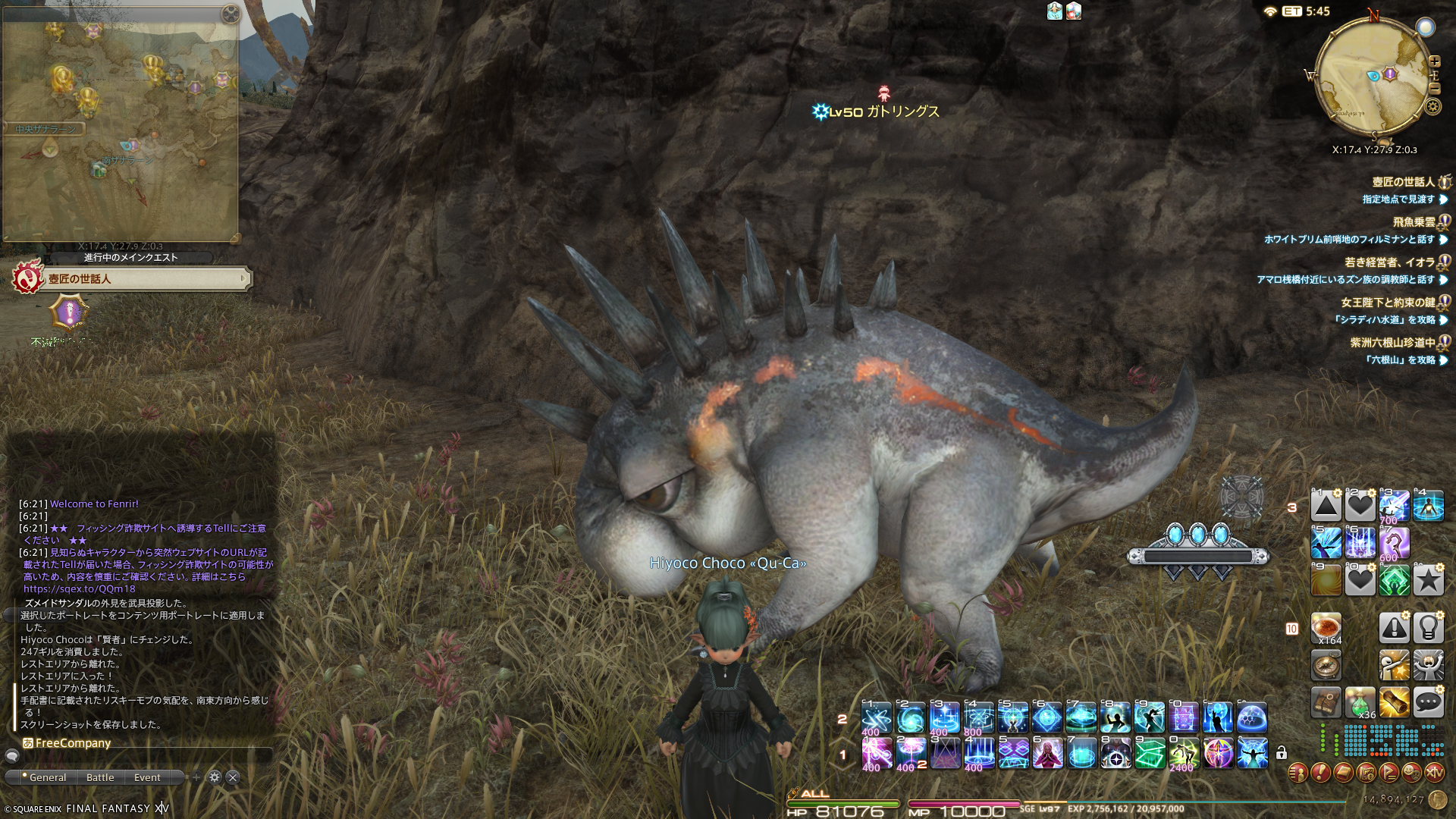Select the 女王陛下と約束の鍵 quest entry
This screenshot has width=1456, height=819.
1388,303
